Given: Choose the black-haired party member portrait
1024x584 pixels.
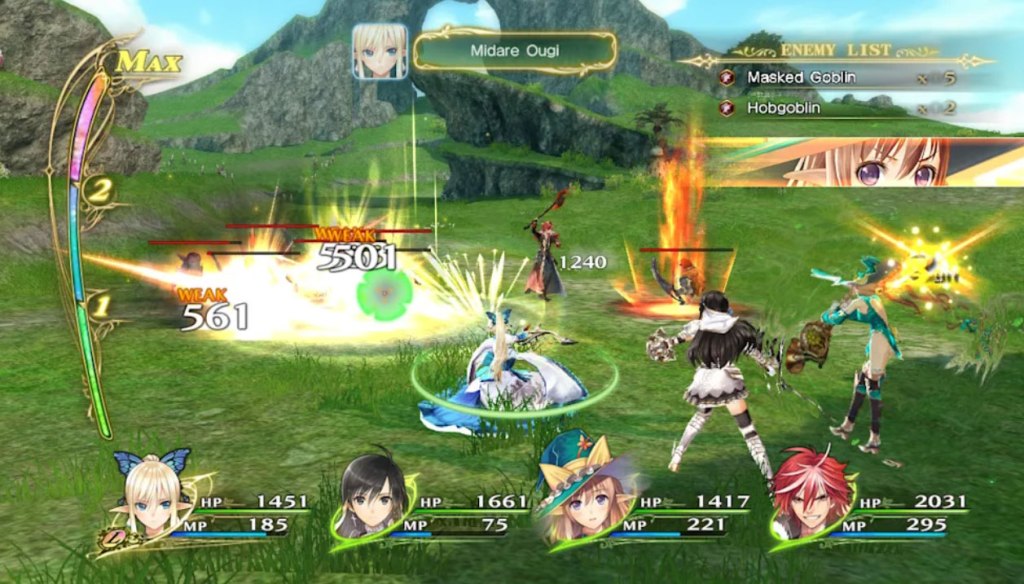Looking at the screenshot, I should (372, 496).
